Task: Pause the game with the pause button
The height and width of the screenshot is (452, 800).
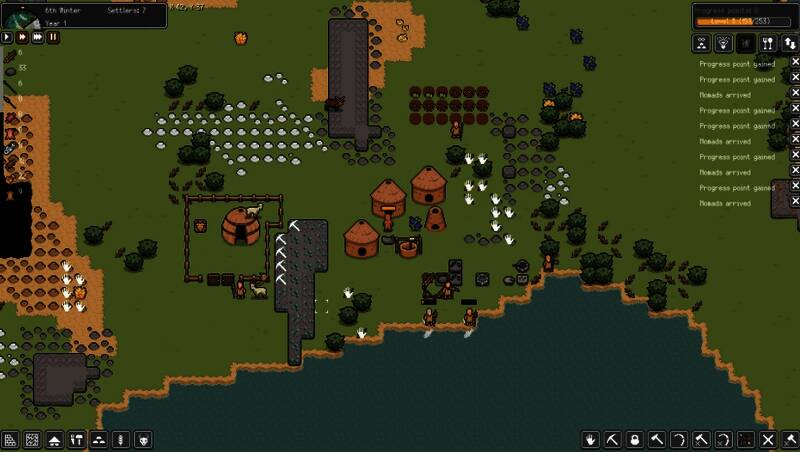Action: (53, 37)
